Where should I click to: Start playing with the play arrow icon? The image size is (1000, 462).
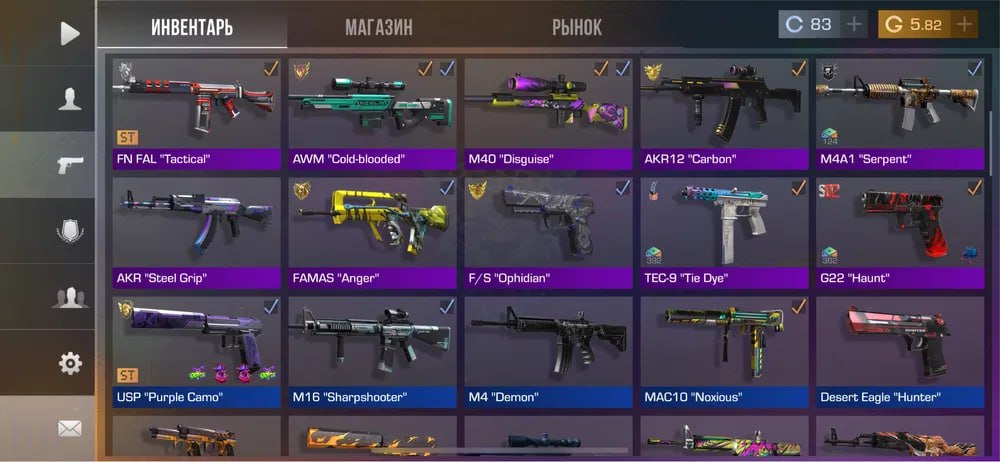[69, 34]
